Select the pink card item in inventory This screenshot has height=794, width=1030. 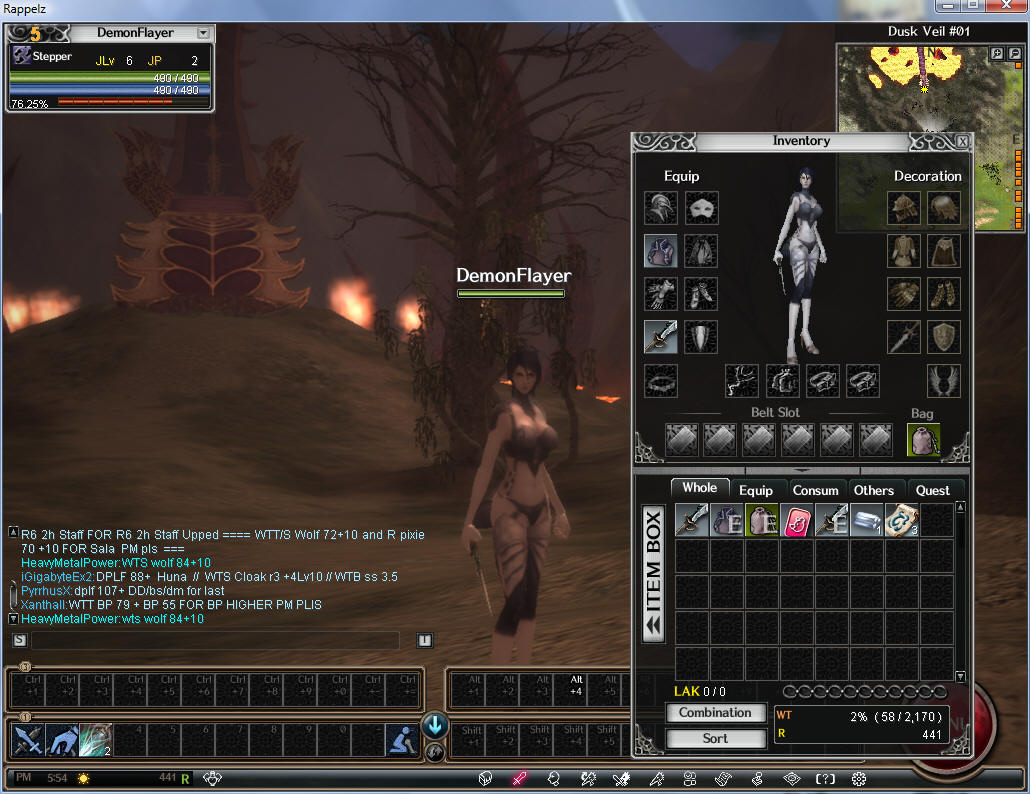pyautogui.click(x=795, y=520)
